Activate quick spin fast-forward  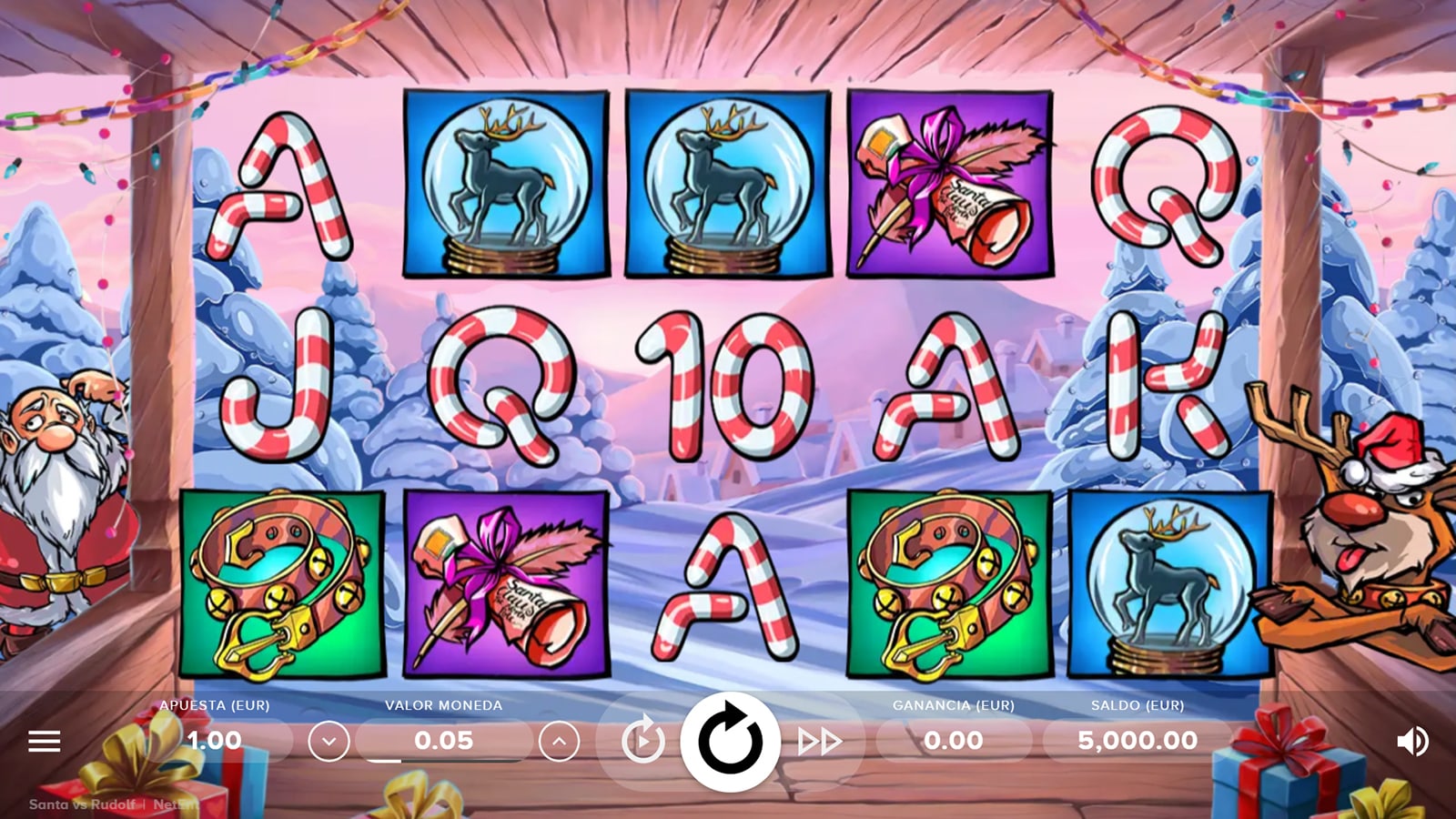coord(819,742)
